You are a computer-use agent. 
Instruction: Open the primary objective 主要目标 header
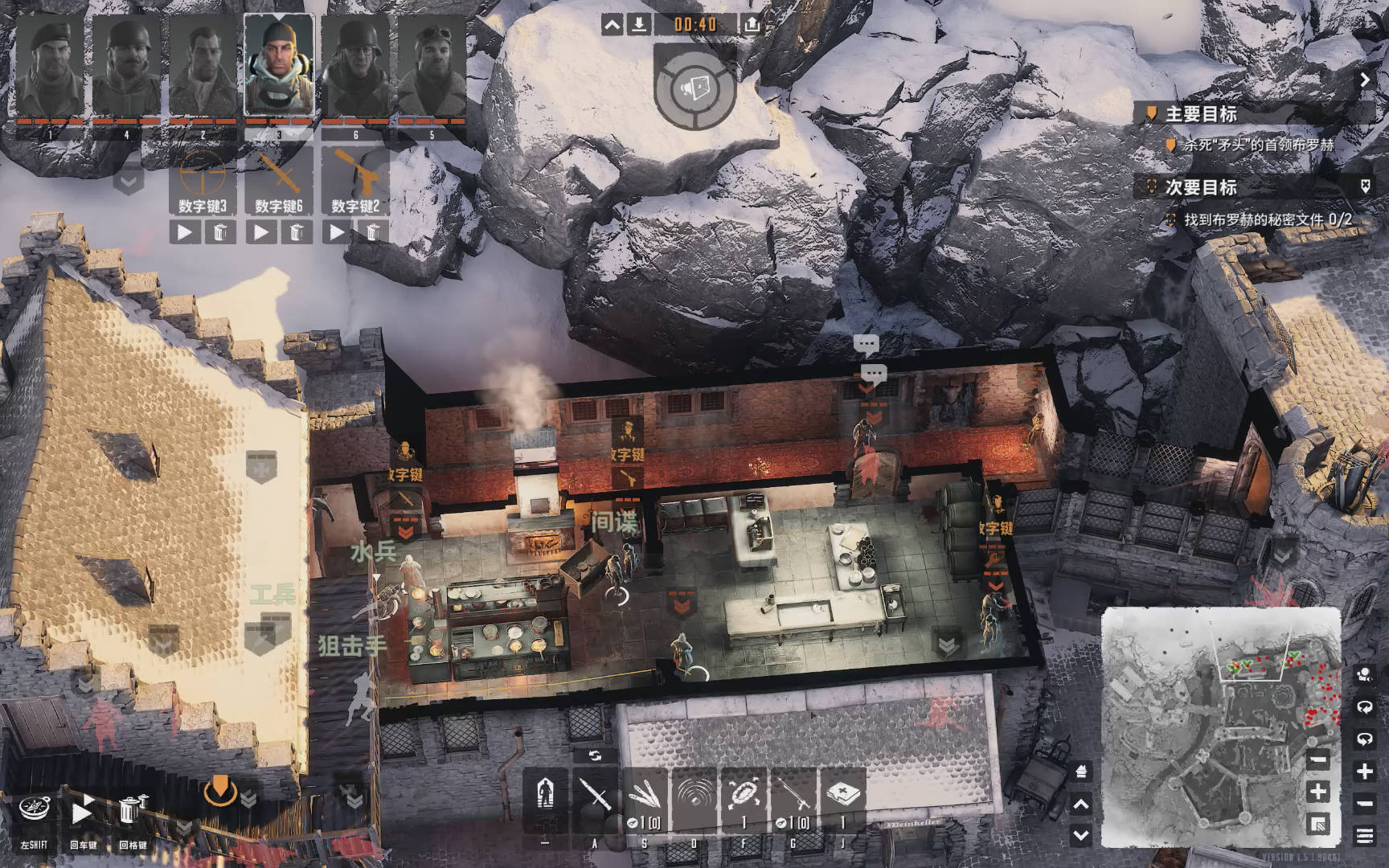(1201, 114)
